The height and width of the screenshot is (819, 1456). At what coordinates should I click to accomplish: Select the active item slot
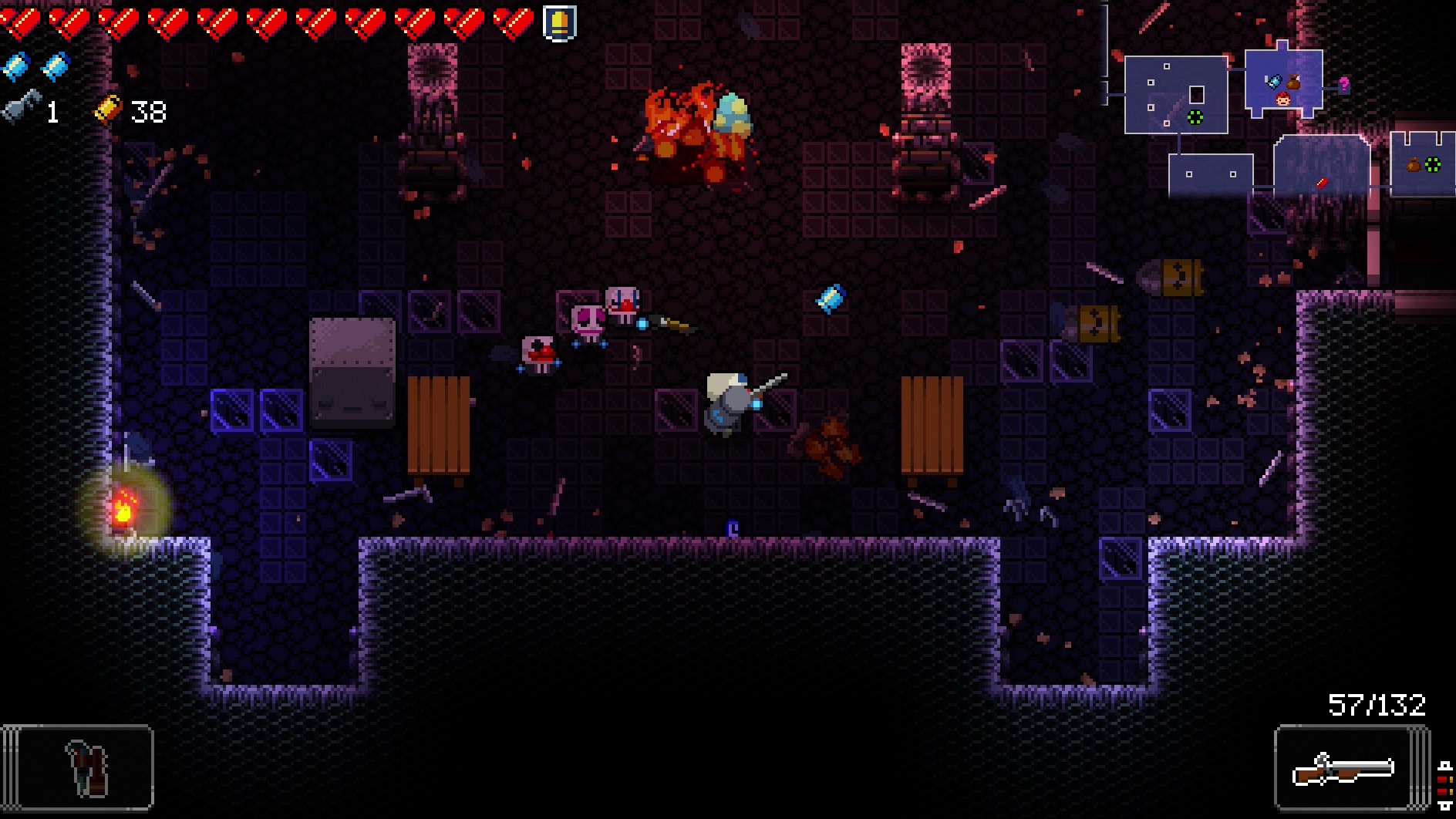click(x=78, y=767)
